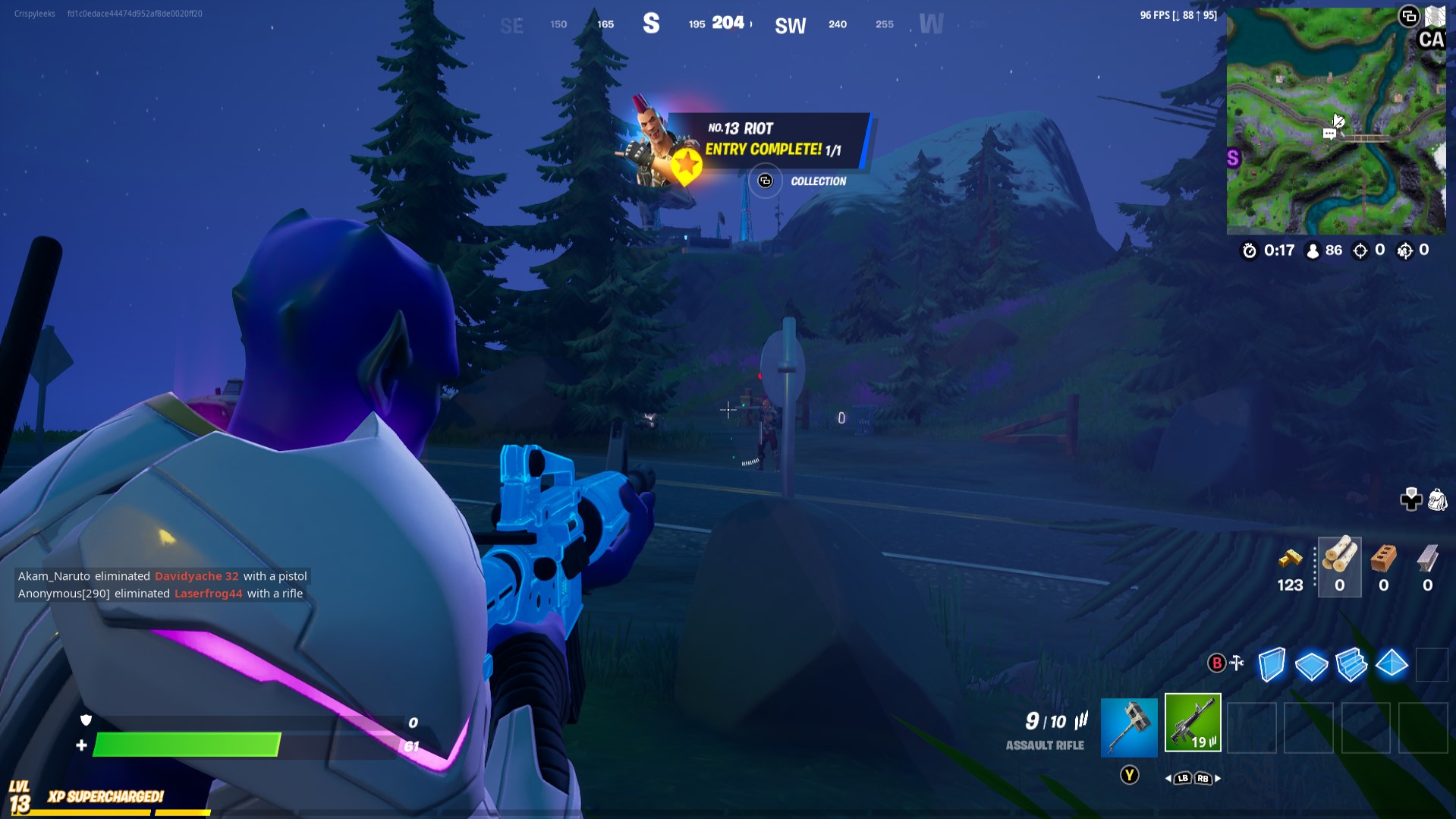This screenshot has height=819, width=1456.
Task: Select the pyramid roof build piece
Action: point(1392,665)
